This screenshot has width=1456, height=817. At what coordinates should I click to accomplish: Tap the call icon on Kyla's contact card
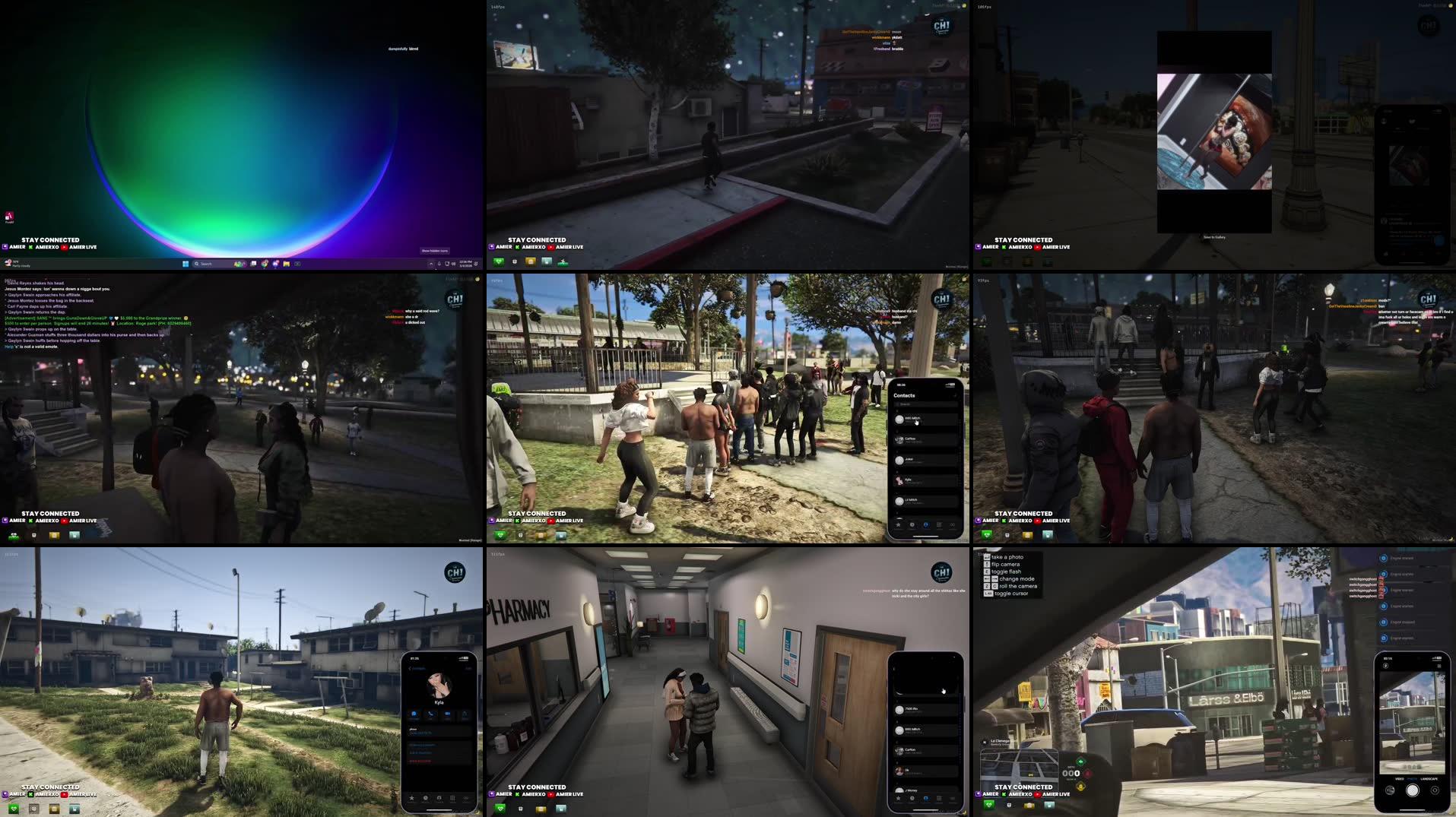(x=430, y=713)
